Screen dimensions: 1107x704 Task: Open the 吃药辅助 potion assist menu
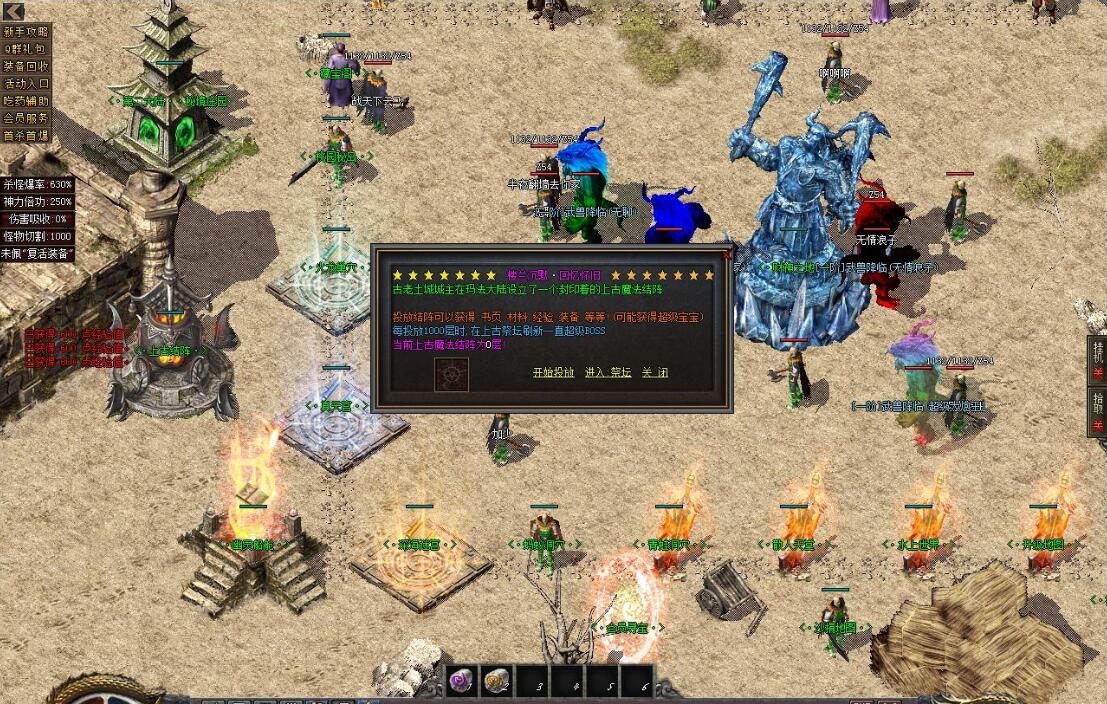[26, 100]
